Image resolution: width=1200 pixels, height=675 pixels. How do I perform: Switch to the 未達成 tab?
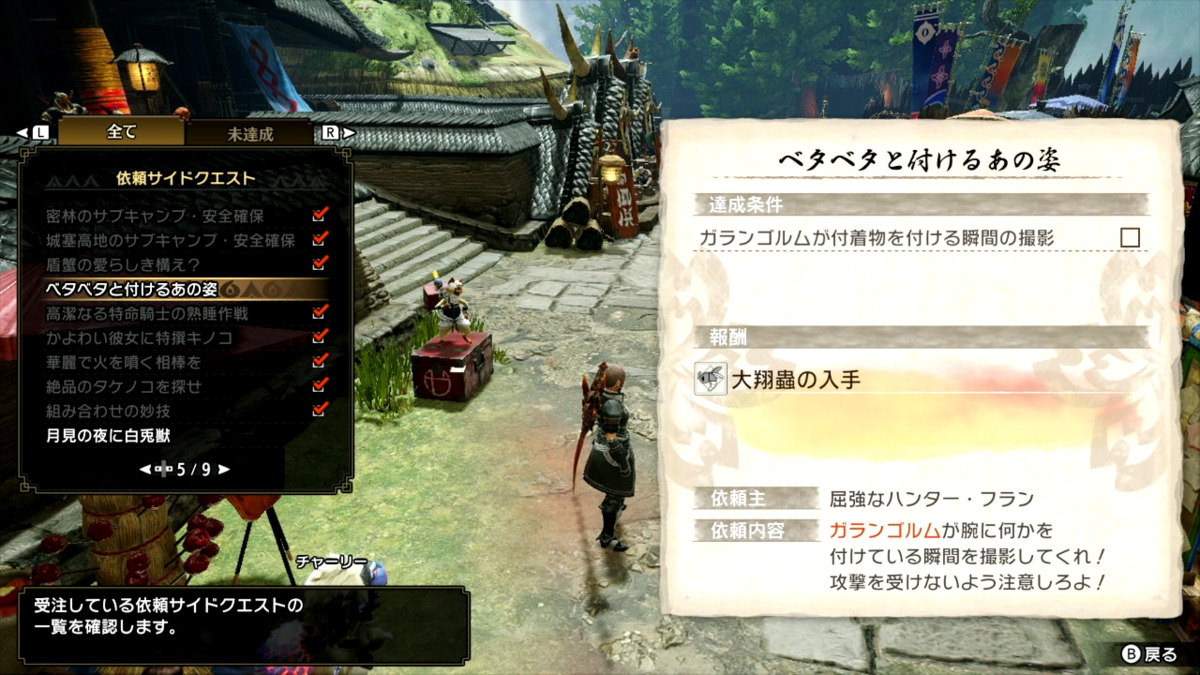click(250, 133)
